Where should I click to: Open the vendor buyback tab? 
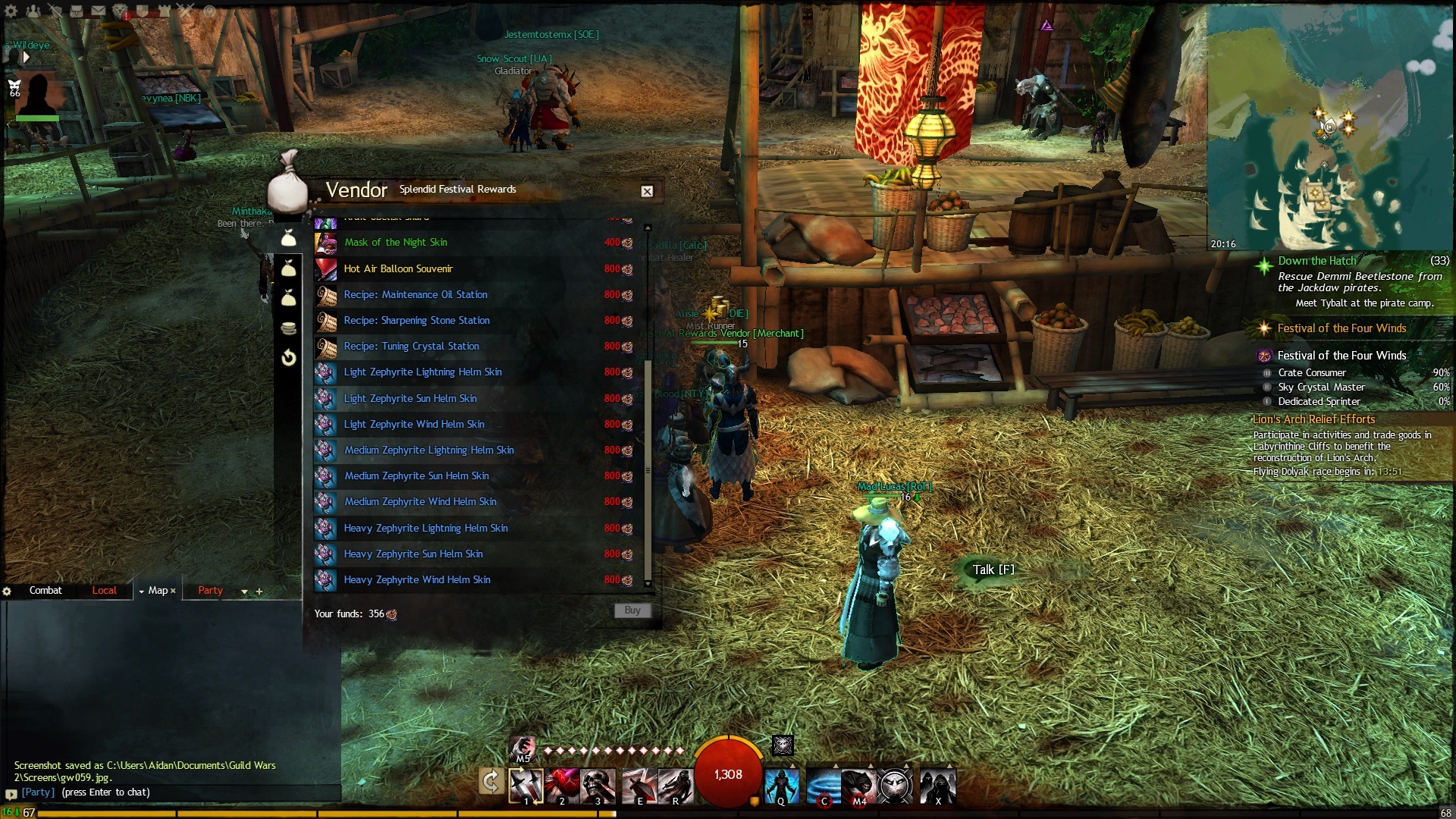(288, 357)
